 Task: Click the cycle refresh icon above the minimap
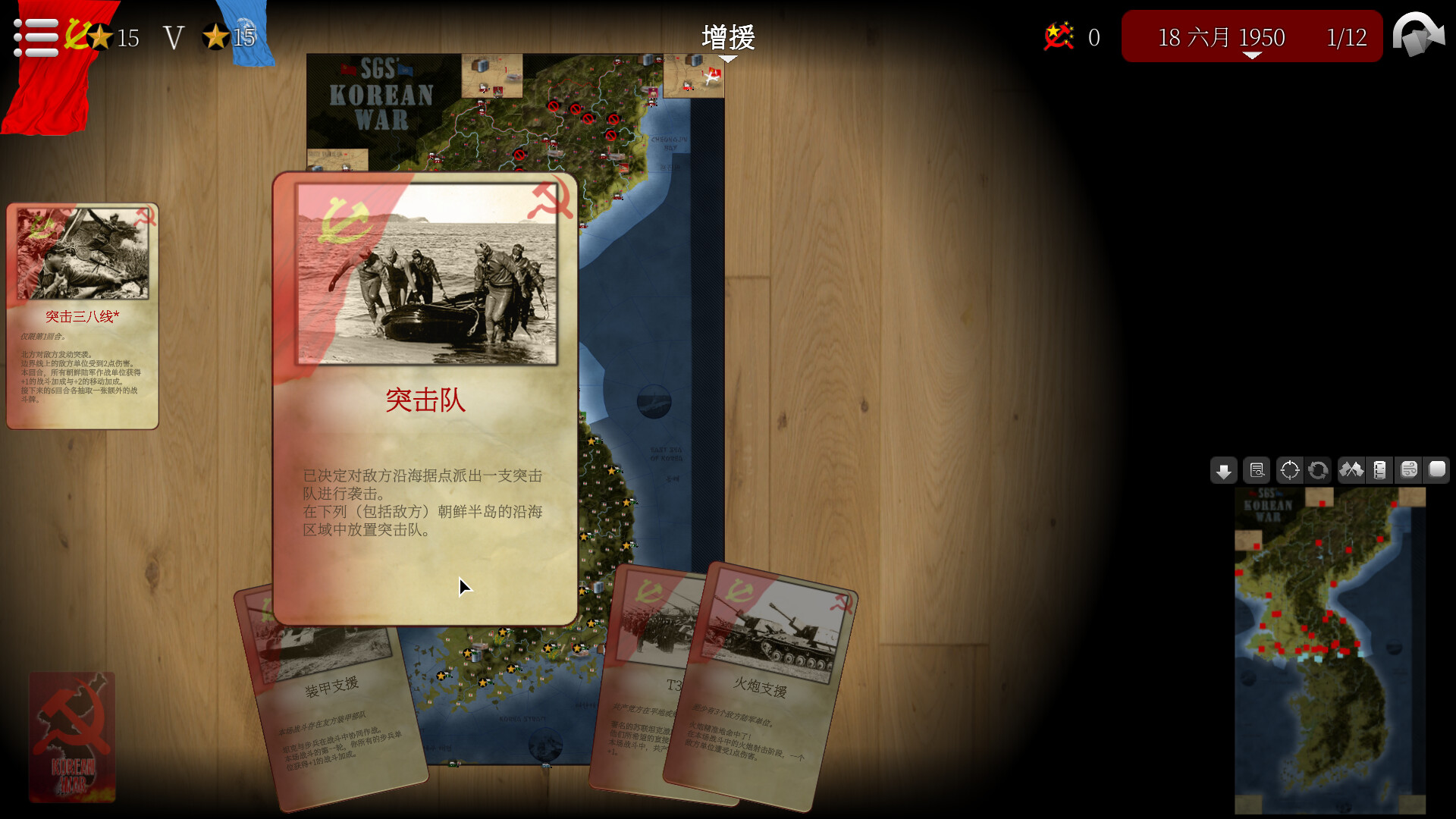tap(1319, 470)
